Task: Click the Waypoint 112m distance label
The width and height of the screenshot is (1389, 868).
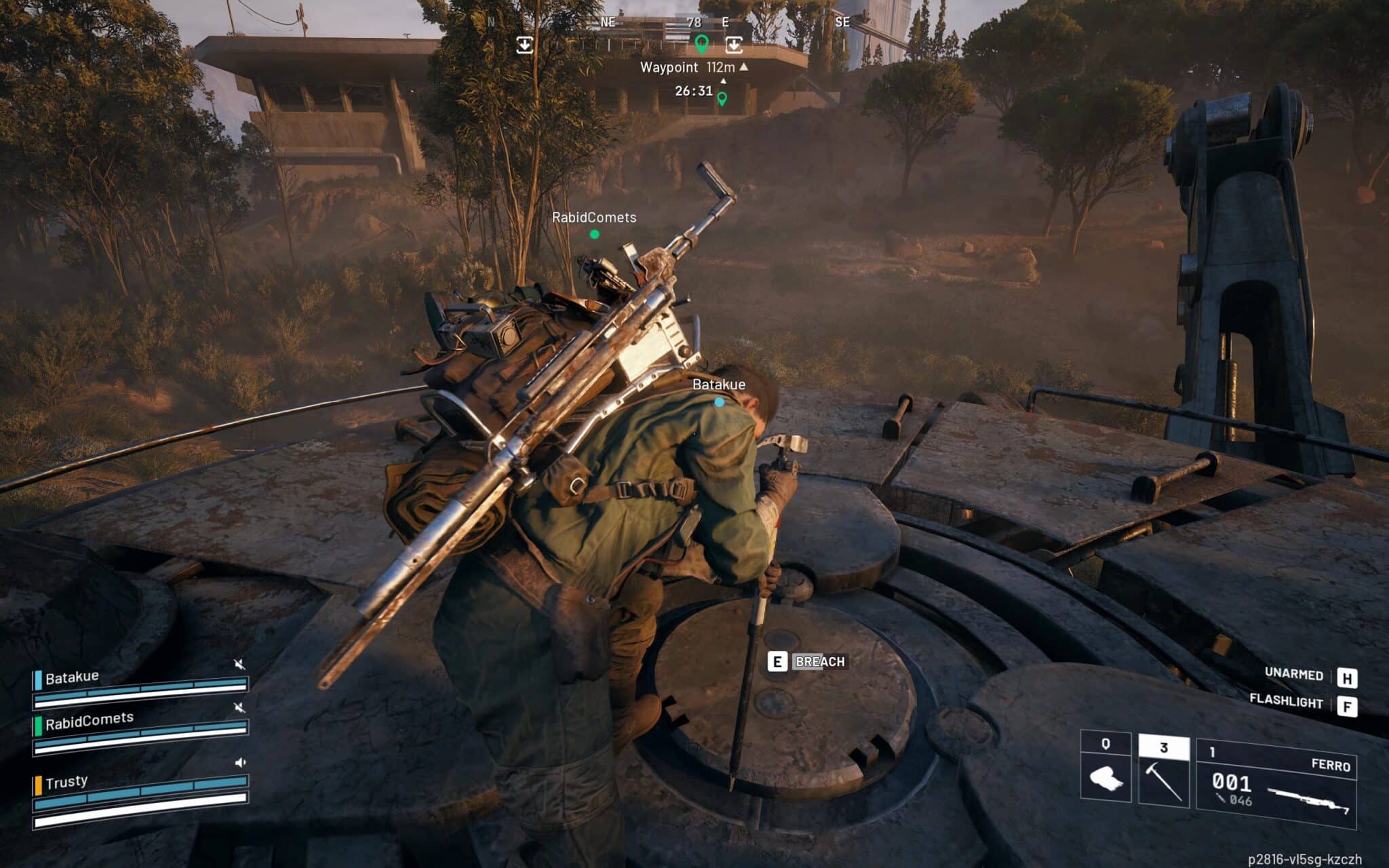Action: [x=693, y=67]
